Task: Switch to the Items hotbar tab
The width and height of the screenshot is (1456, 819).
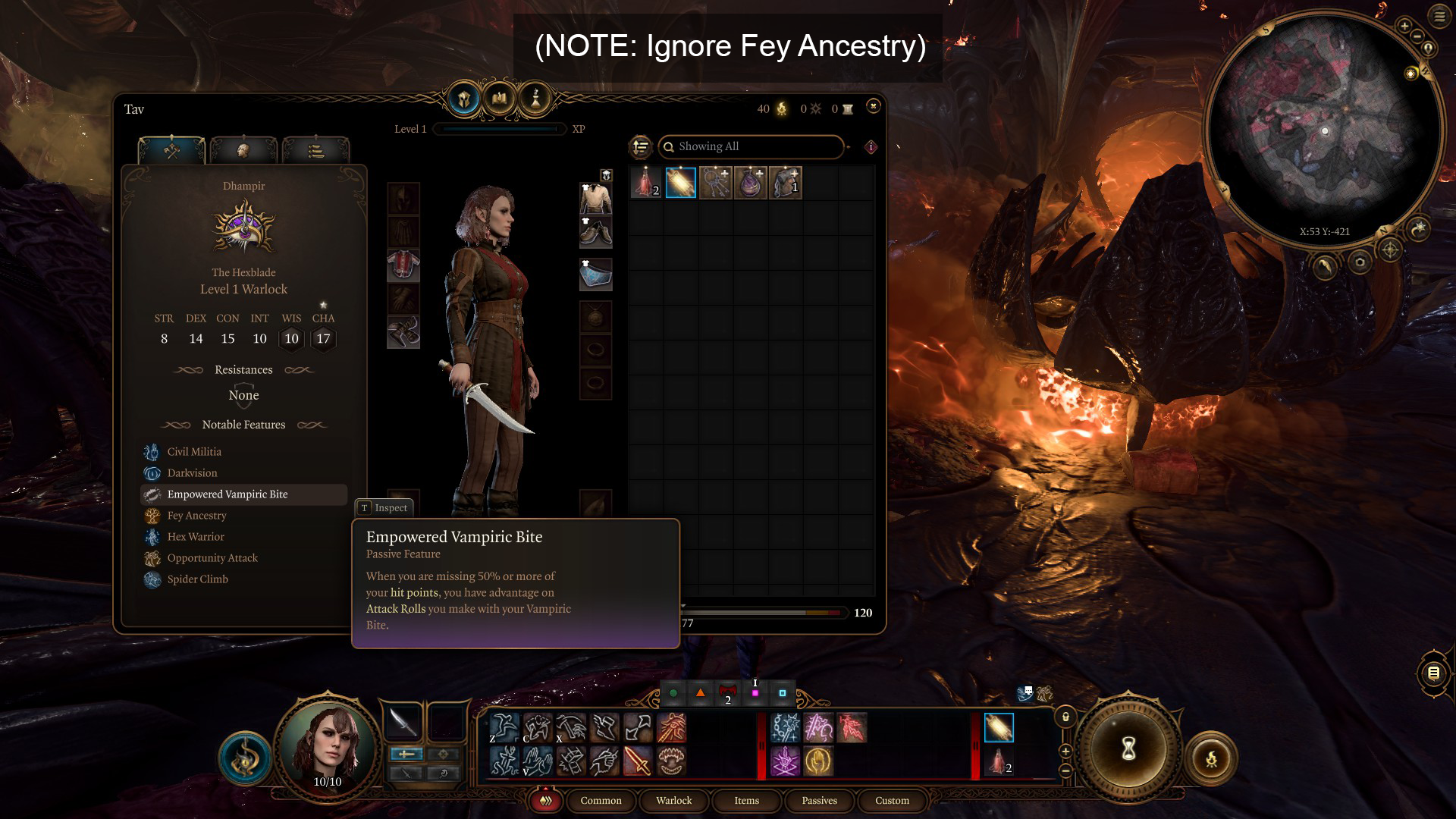Action: (746, 801)
